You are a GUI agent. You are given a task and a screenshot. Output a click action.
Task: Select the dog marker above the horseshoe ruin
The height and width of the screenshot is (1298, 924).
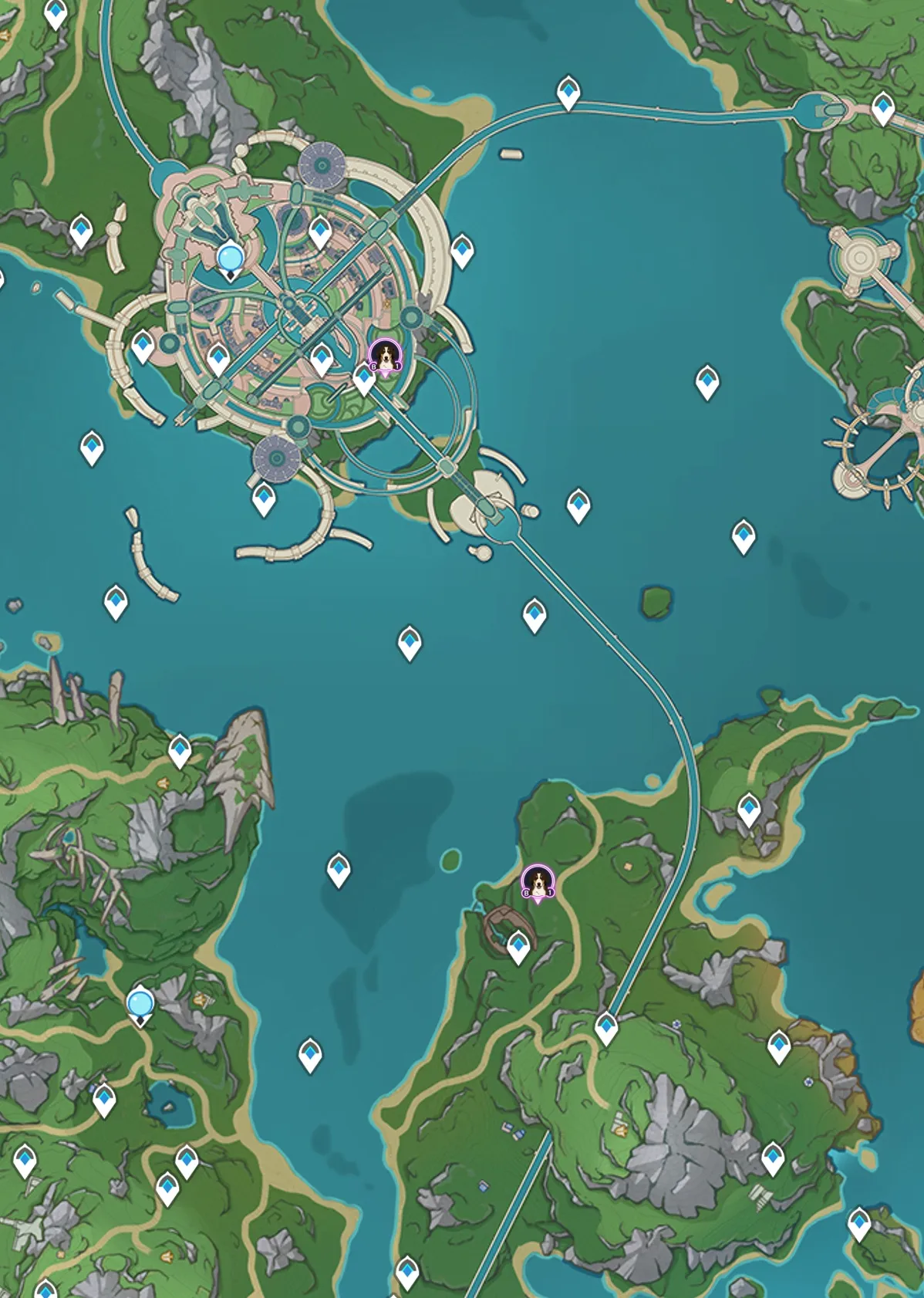coord(538,881)
